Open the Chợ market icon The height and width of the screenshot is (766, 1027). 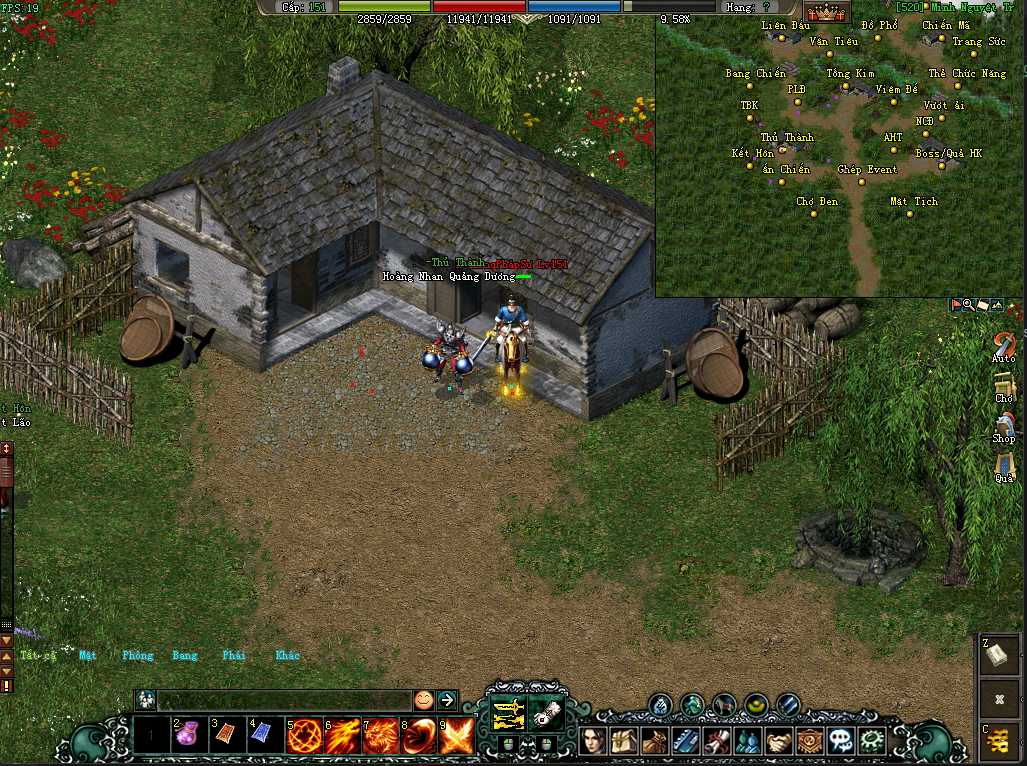tap(1004, 384)
